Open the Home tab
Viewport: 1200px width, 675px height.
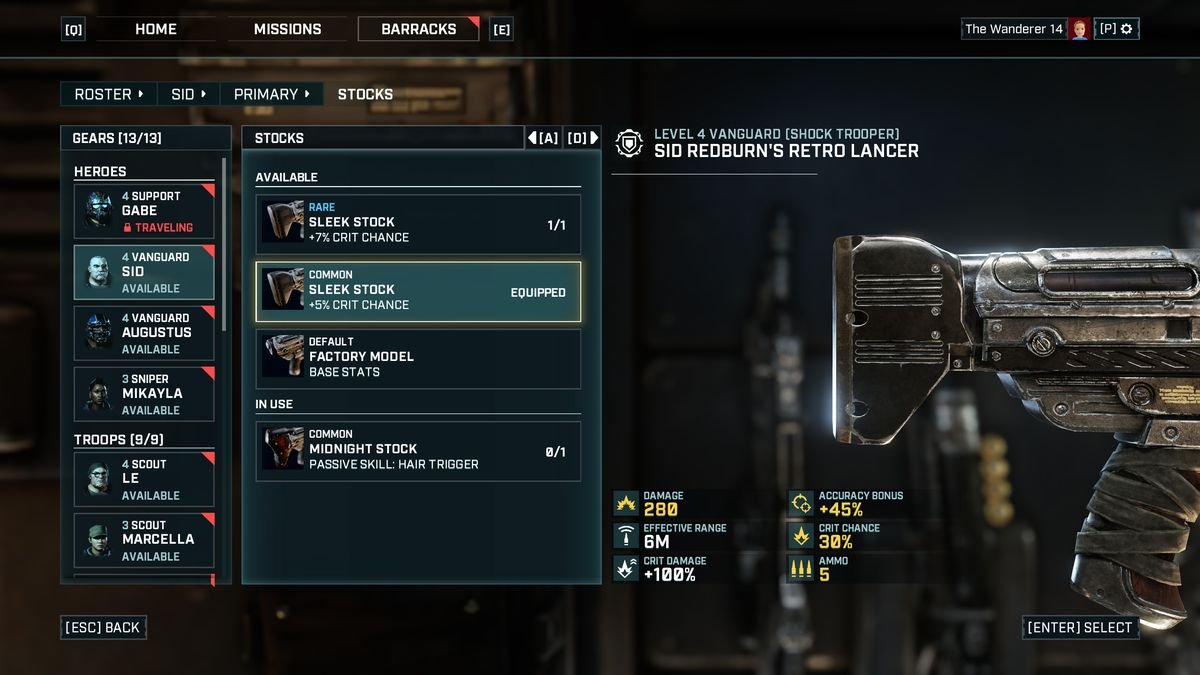click(156, 29)
